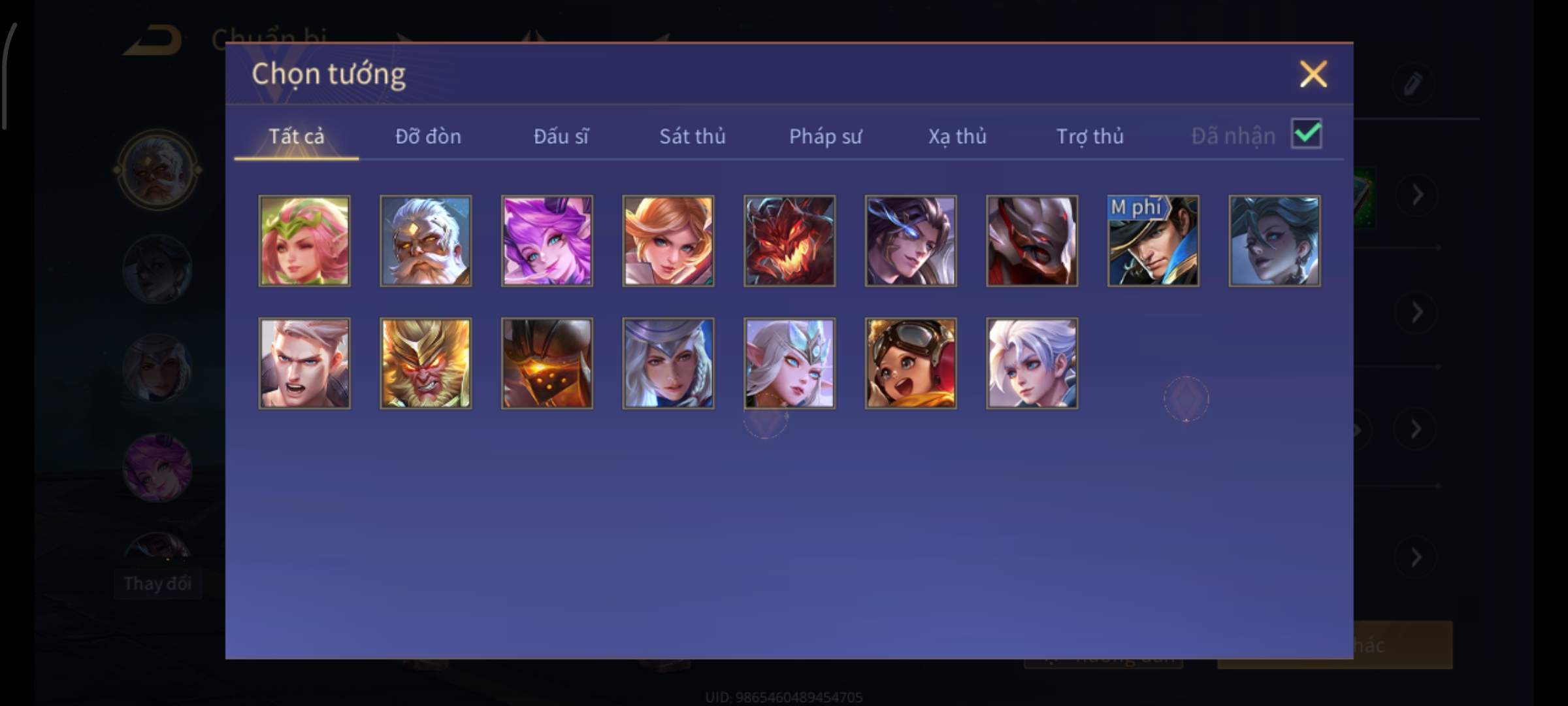
Task: Select the Pháp sư tab
Action: (x=825, y=136)
